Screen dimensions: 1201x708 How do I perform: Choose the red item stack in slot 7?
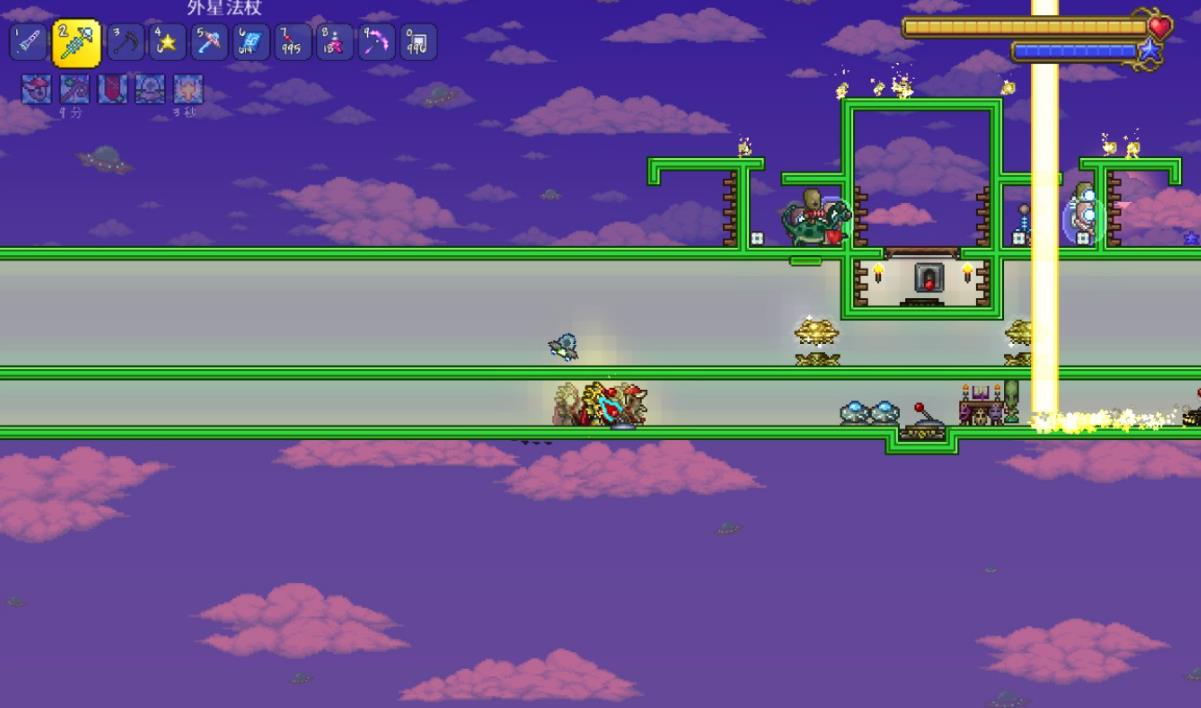pyautogui.click(x=293, y=42)
